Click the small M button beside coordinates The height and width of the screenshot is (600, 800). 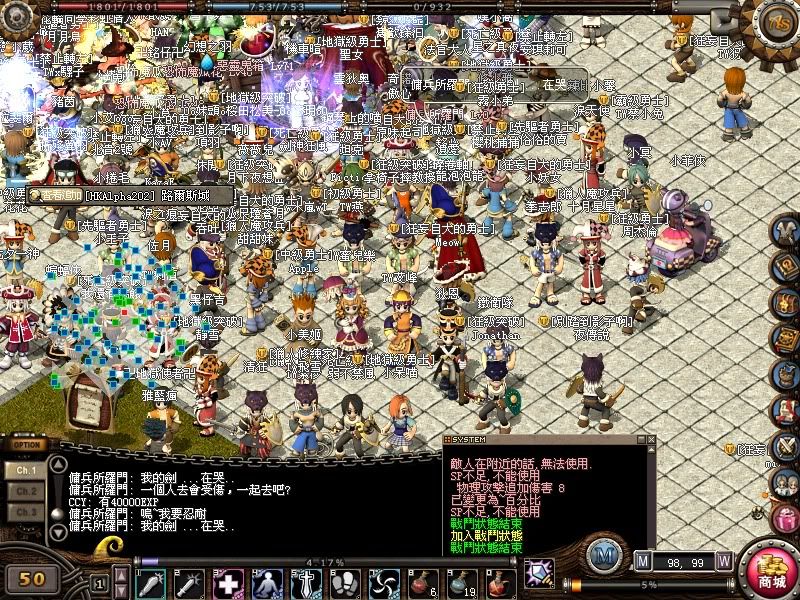coord(643,560)
